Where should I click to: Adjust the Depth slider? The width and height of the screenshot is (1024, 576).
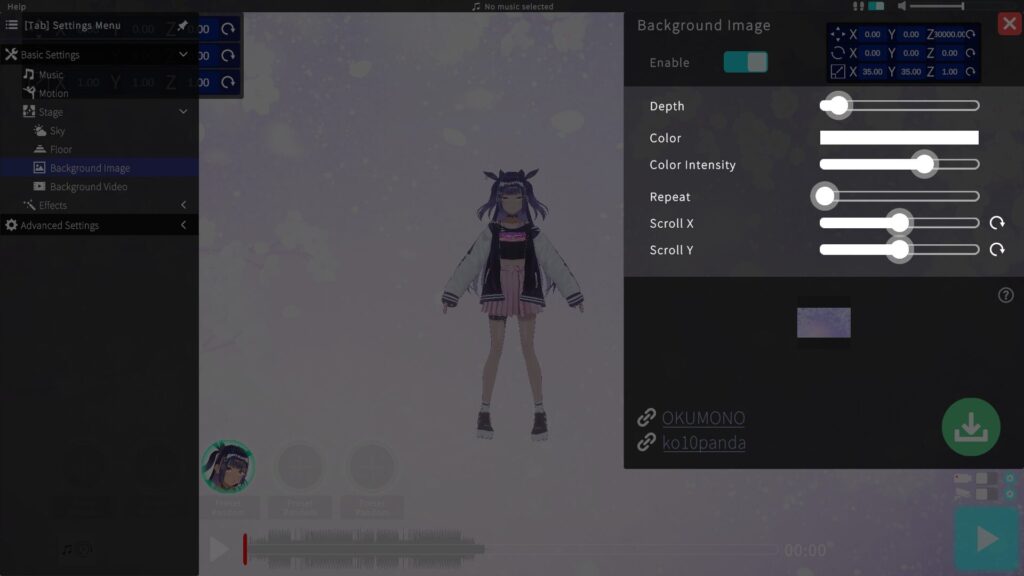(838, 105)
